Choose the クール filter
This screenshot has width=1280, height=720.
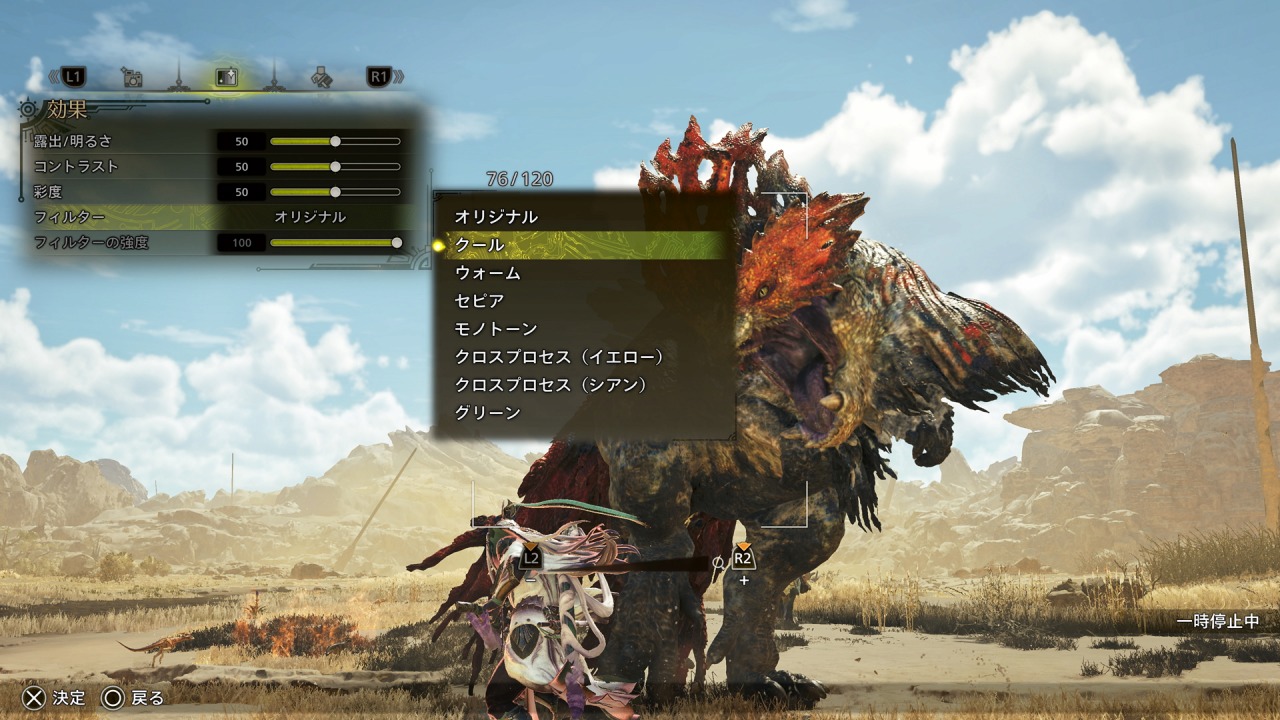pyautogui.click(x=480, y=245)
